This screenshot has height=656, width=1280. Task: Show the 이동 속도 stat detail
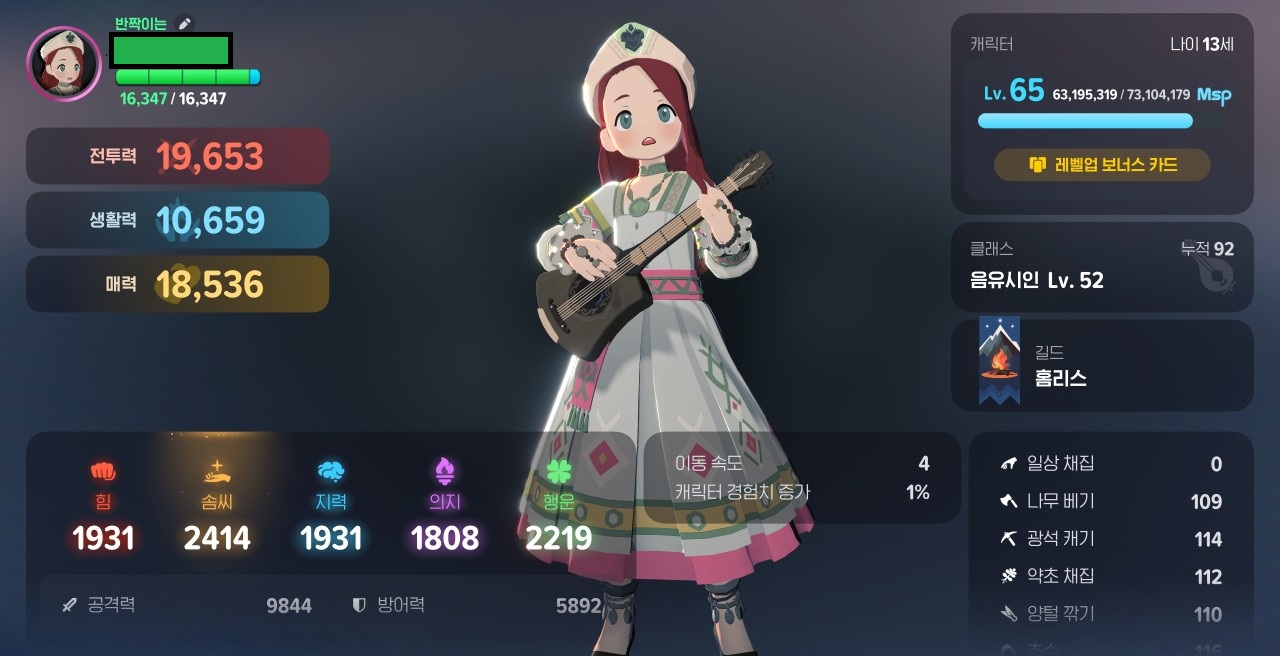click(802, 463)
